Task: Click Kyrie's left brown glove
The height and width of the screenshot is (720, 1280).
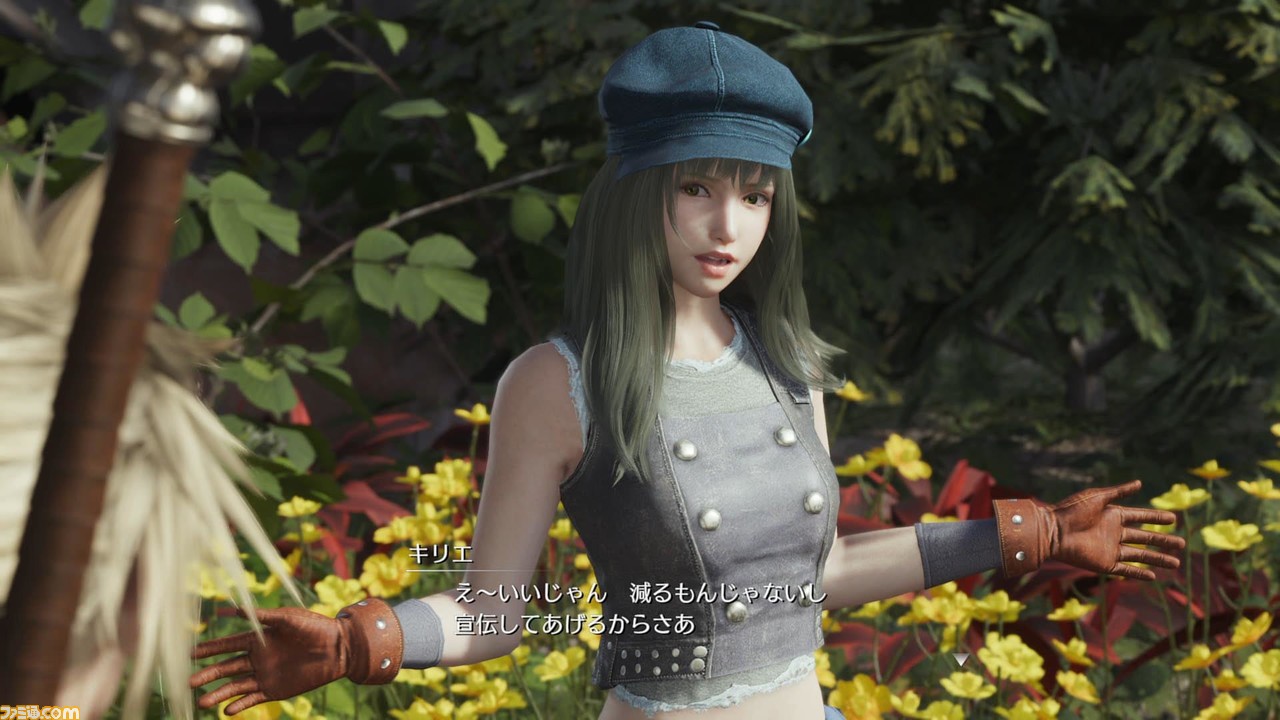Action: [1090, 530]
